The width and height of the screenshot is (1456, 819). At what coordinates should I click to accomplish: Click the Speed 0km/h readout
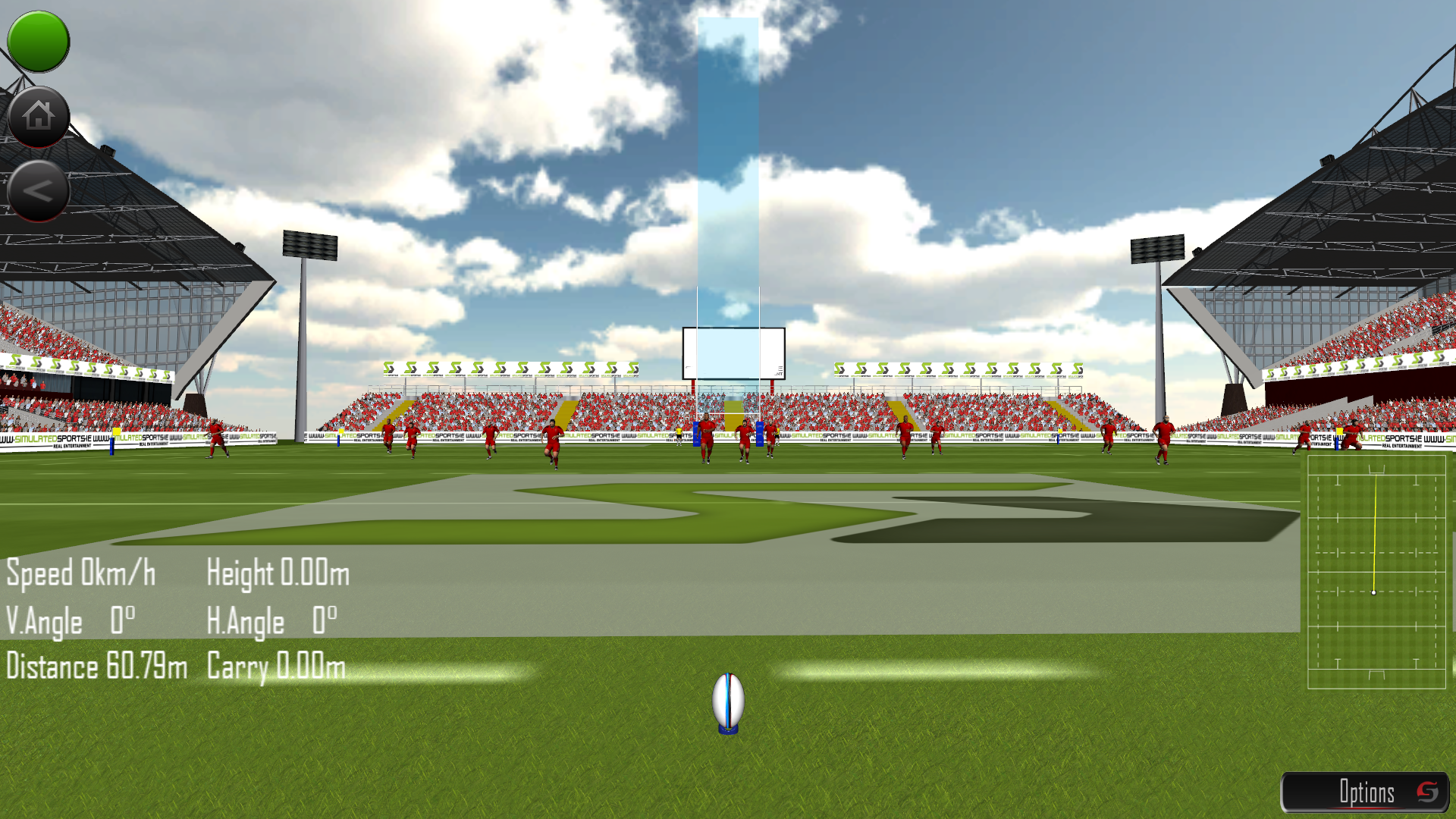[x=80, y=574]
